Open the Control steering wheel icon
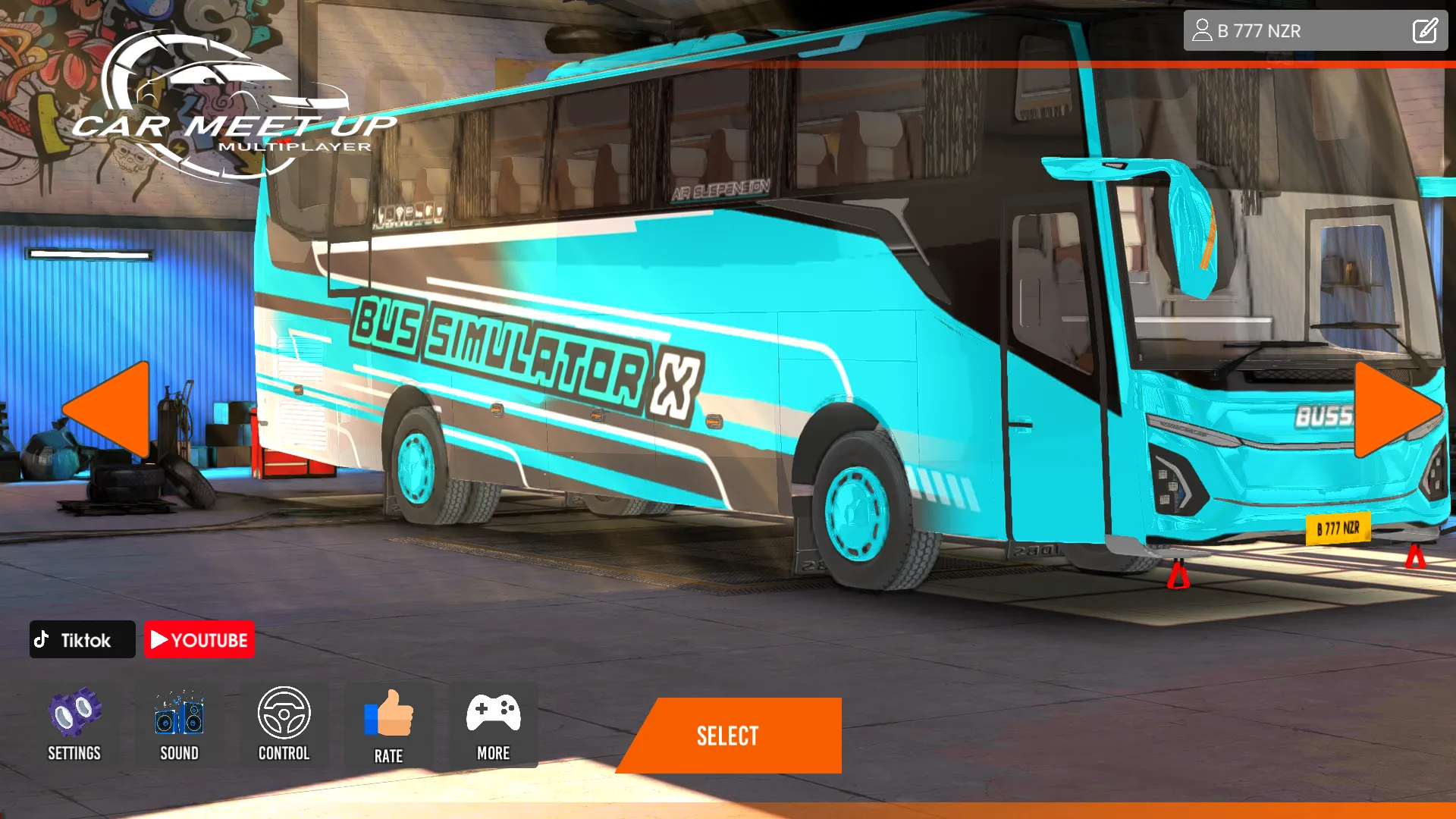 (284, 713)
